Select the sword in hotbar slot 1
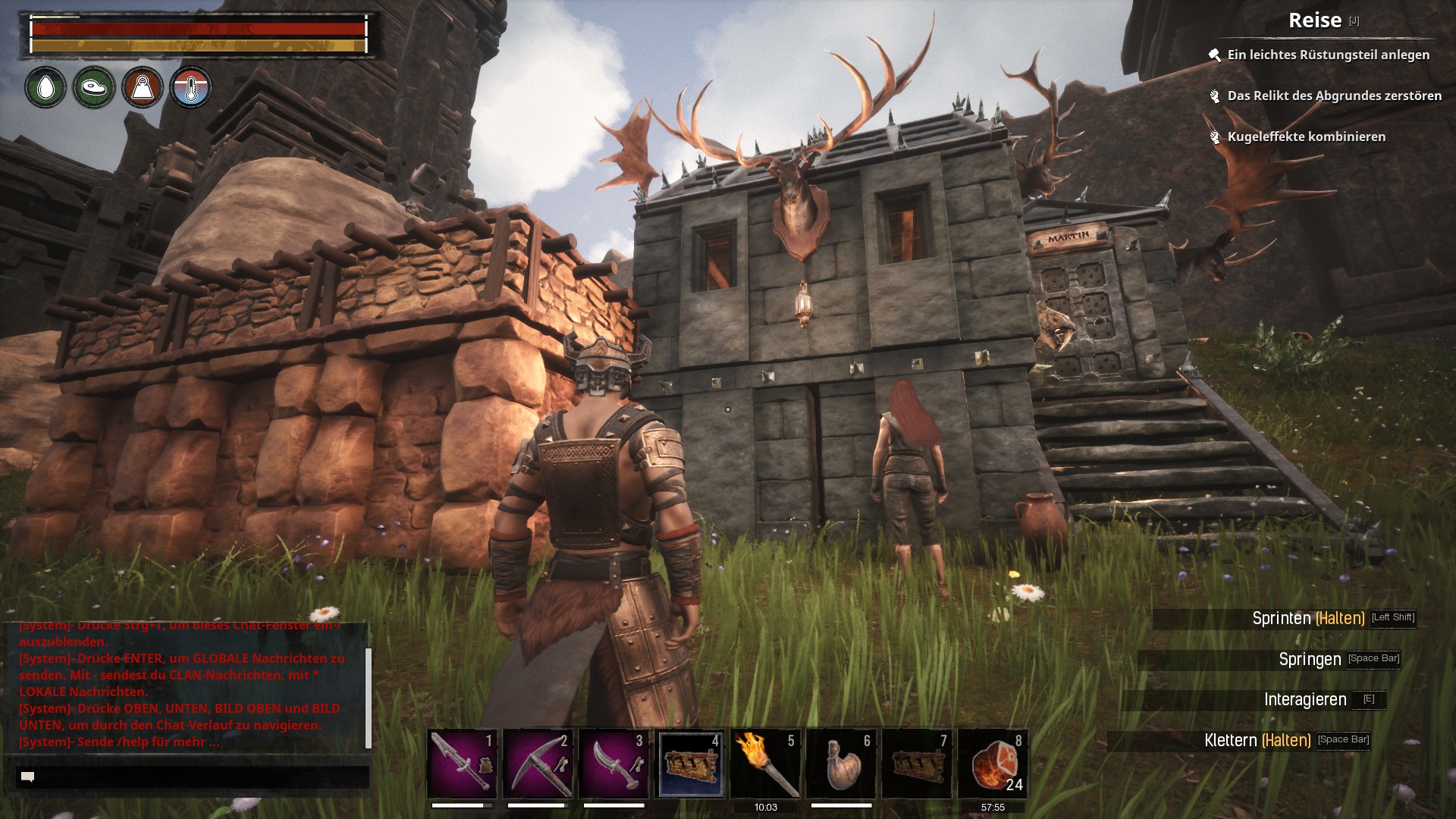Viewport: 1456px width, 819px height. pyautogui.click(x=462, y=764)
